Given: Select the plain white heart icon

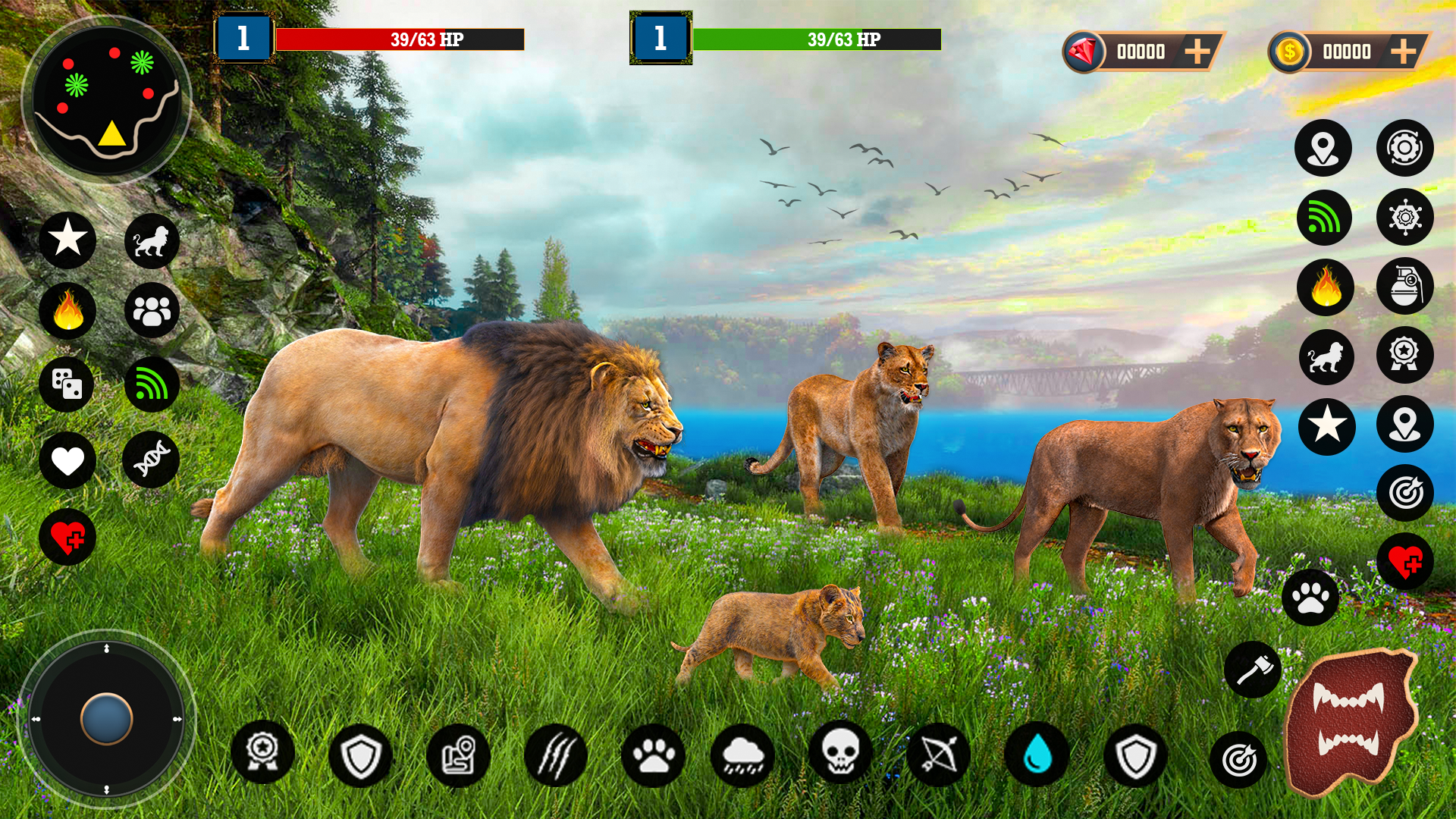Looking at the screenshot, I should (x=67, y=460).
